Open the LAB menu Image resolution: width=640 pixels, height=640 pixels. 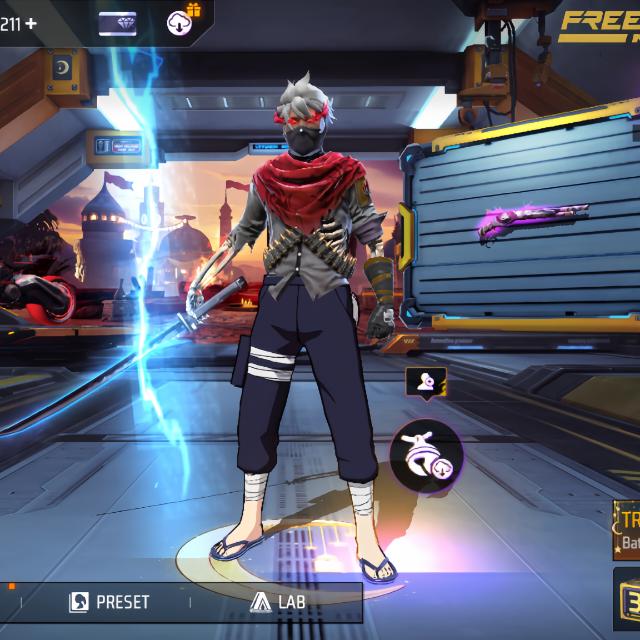click(279, 602)
